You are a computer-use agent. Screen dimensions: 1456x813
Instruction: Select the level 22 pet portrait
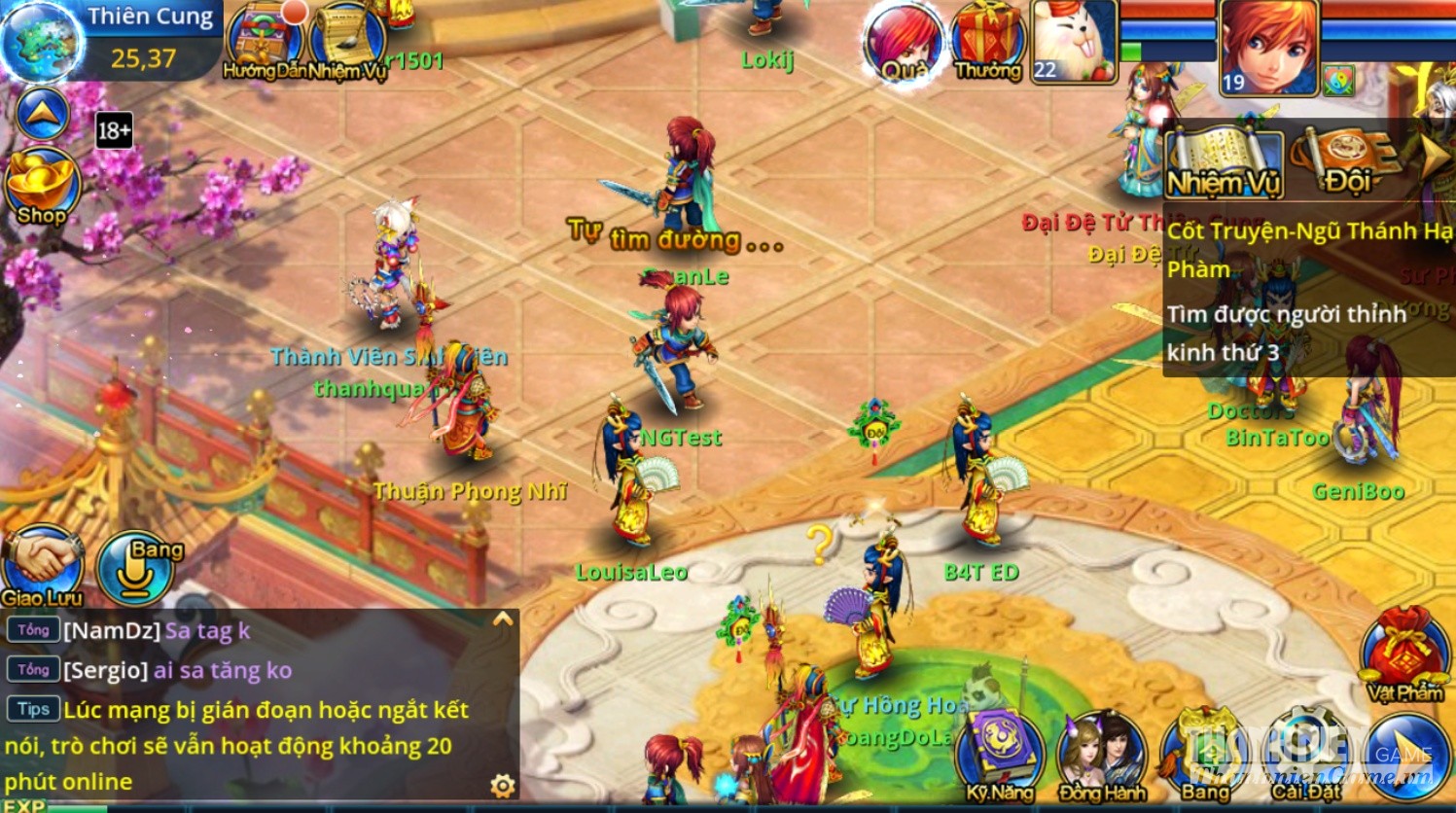[1073, 41]
